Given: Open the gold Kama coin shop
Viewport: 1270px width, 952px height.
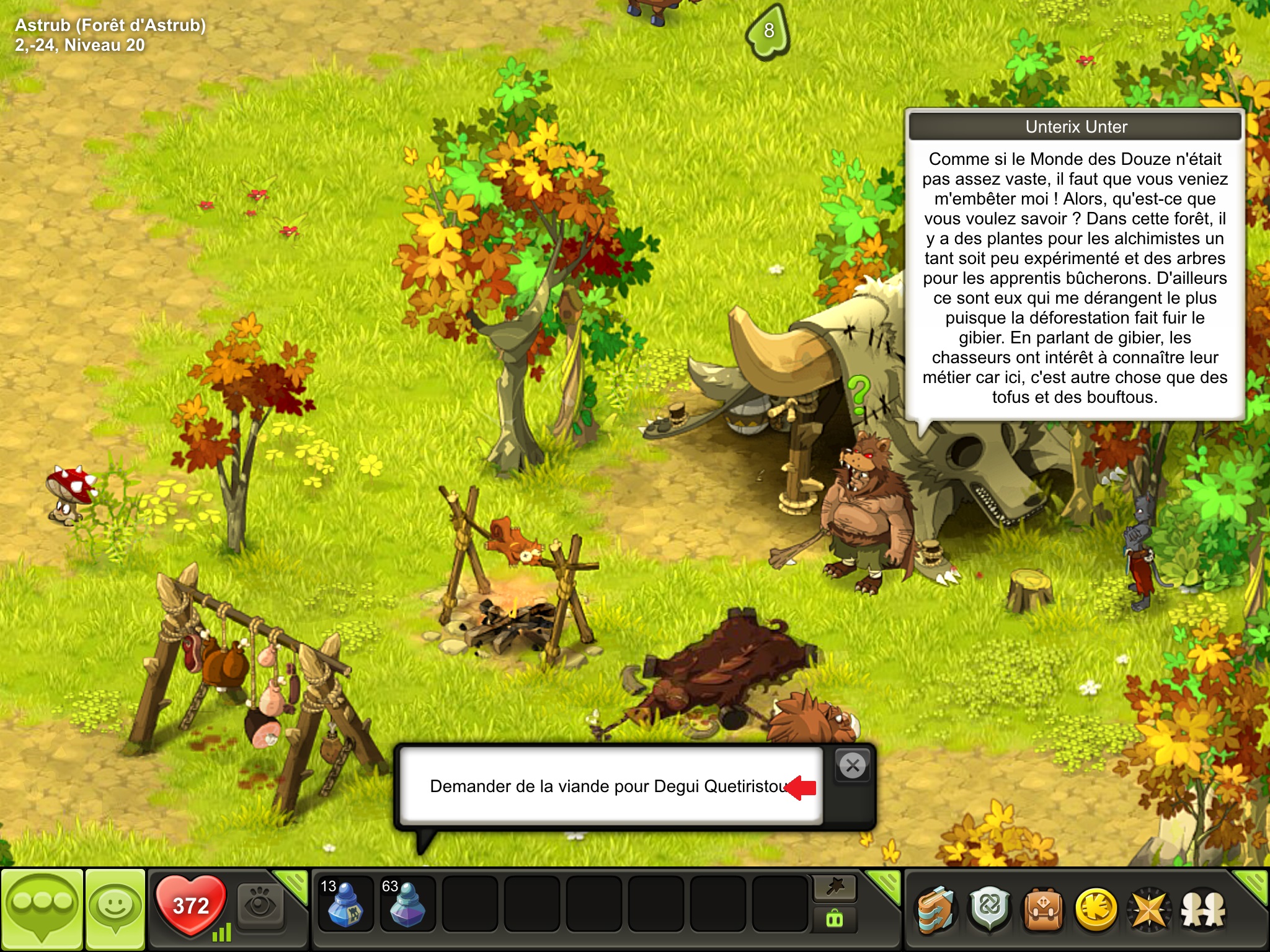Looking at the screenshot, I should click(x=1096, y=910).
